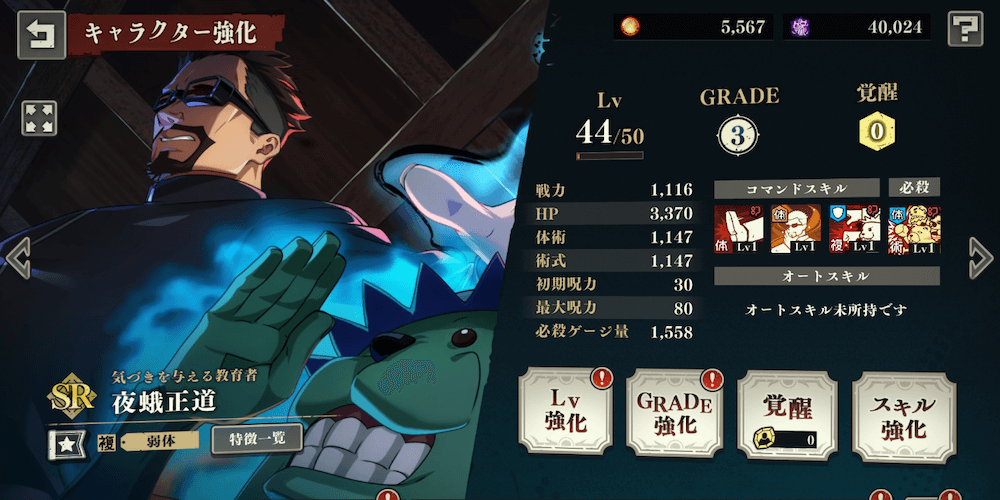
Task: Open the help question mark button
Action: pos(963,29)
